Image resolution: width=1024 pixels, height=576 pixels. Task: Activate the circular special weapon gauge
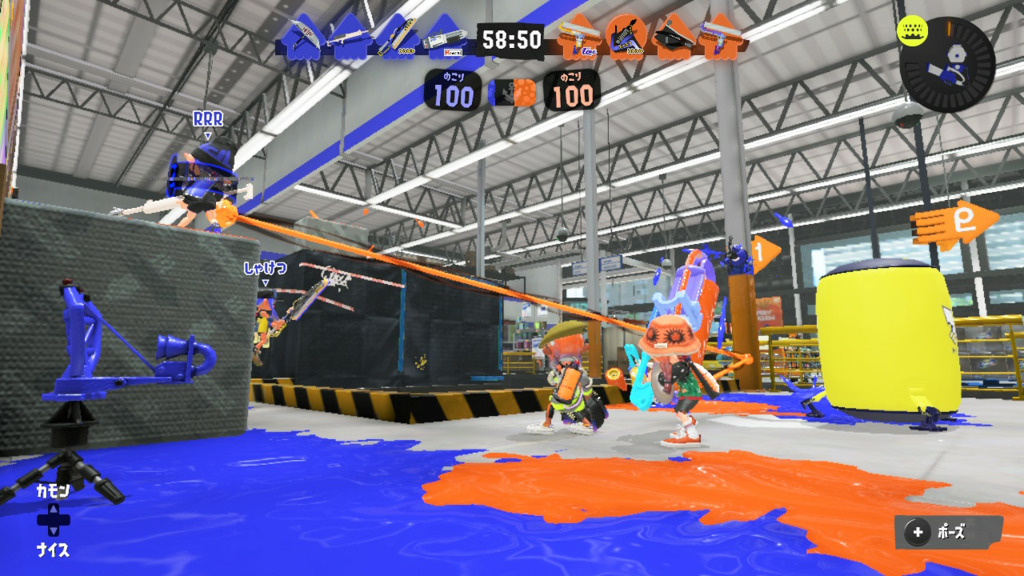(x=946, y=64)
